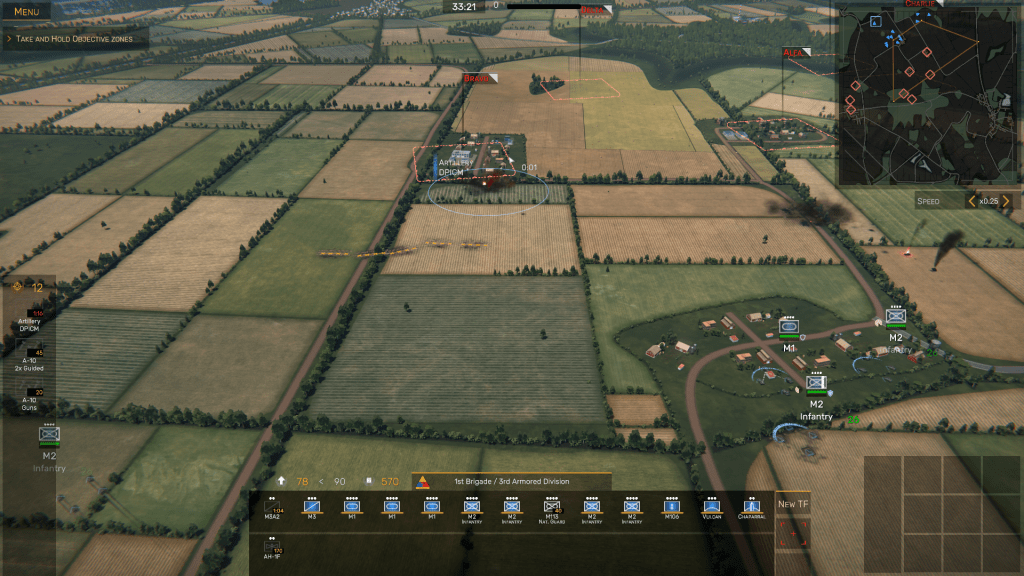Select the Vulcan anti-air unit card
Viewport: 1024px width, 576px height.
tap(712, 509)
